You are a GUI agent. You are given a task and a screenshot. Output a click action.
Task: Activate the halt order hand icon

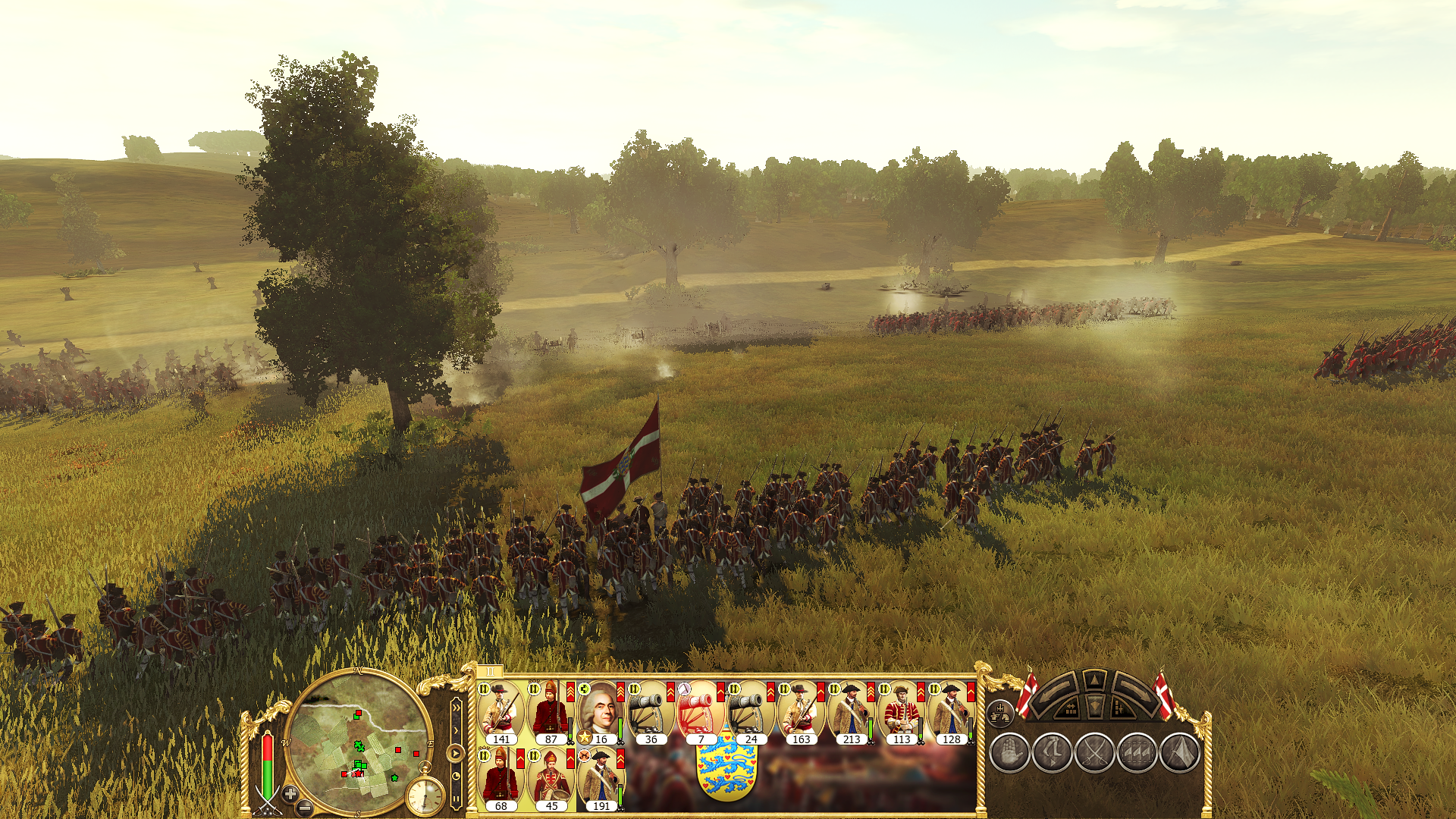pos(1009,753)
